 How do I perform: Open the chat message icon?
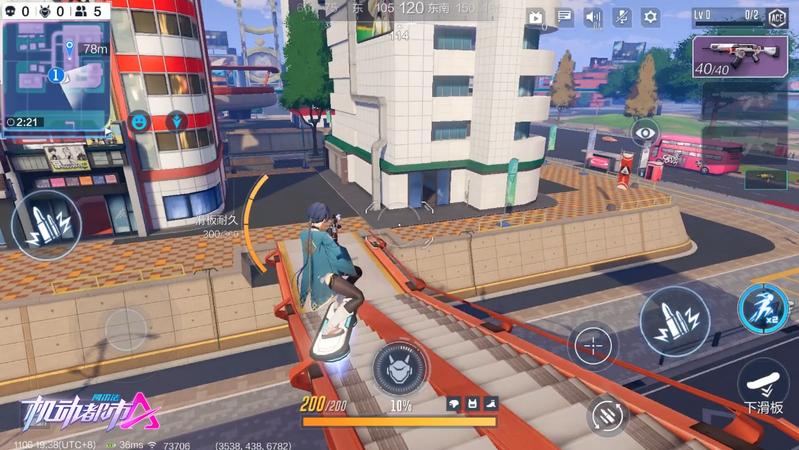[565, 17]
